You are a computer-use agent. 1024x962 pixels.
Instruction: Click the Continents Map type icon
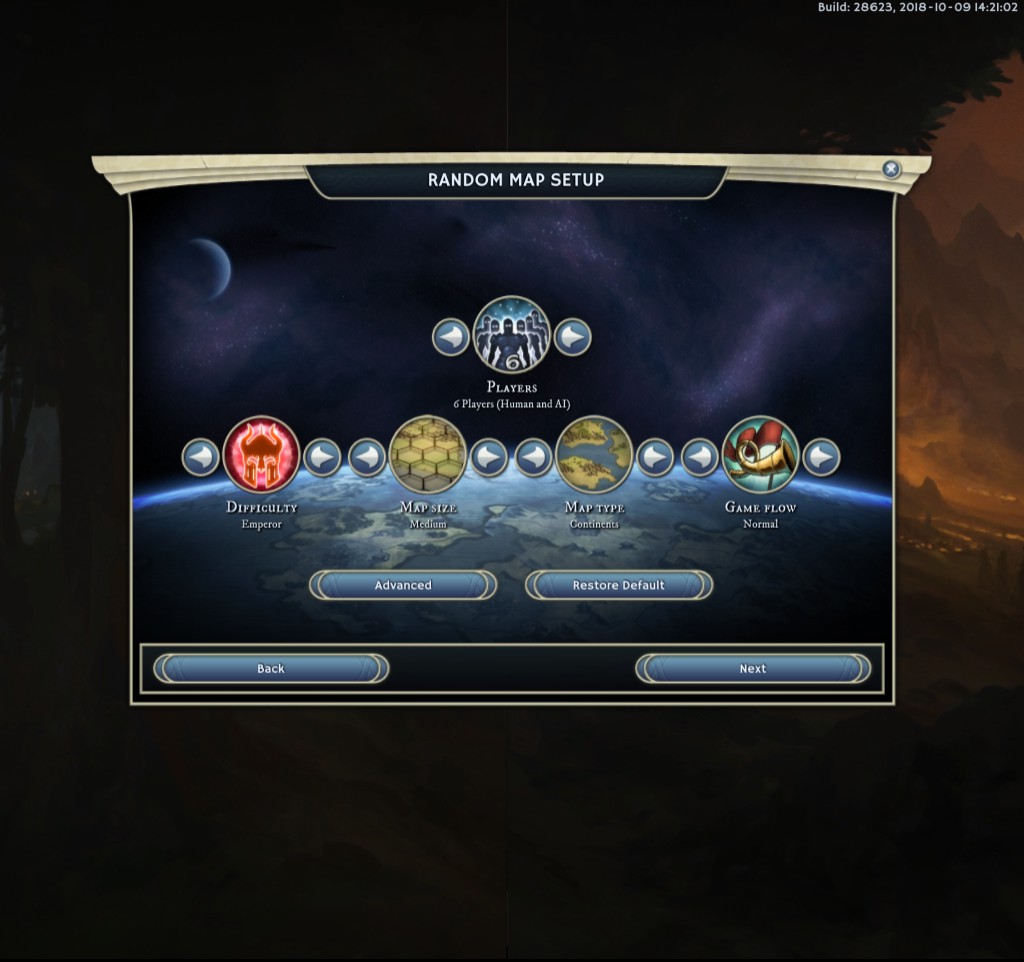coord(594,455)
